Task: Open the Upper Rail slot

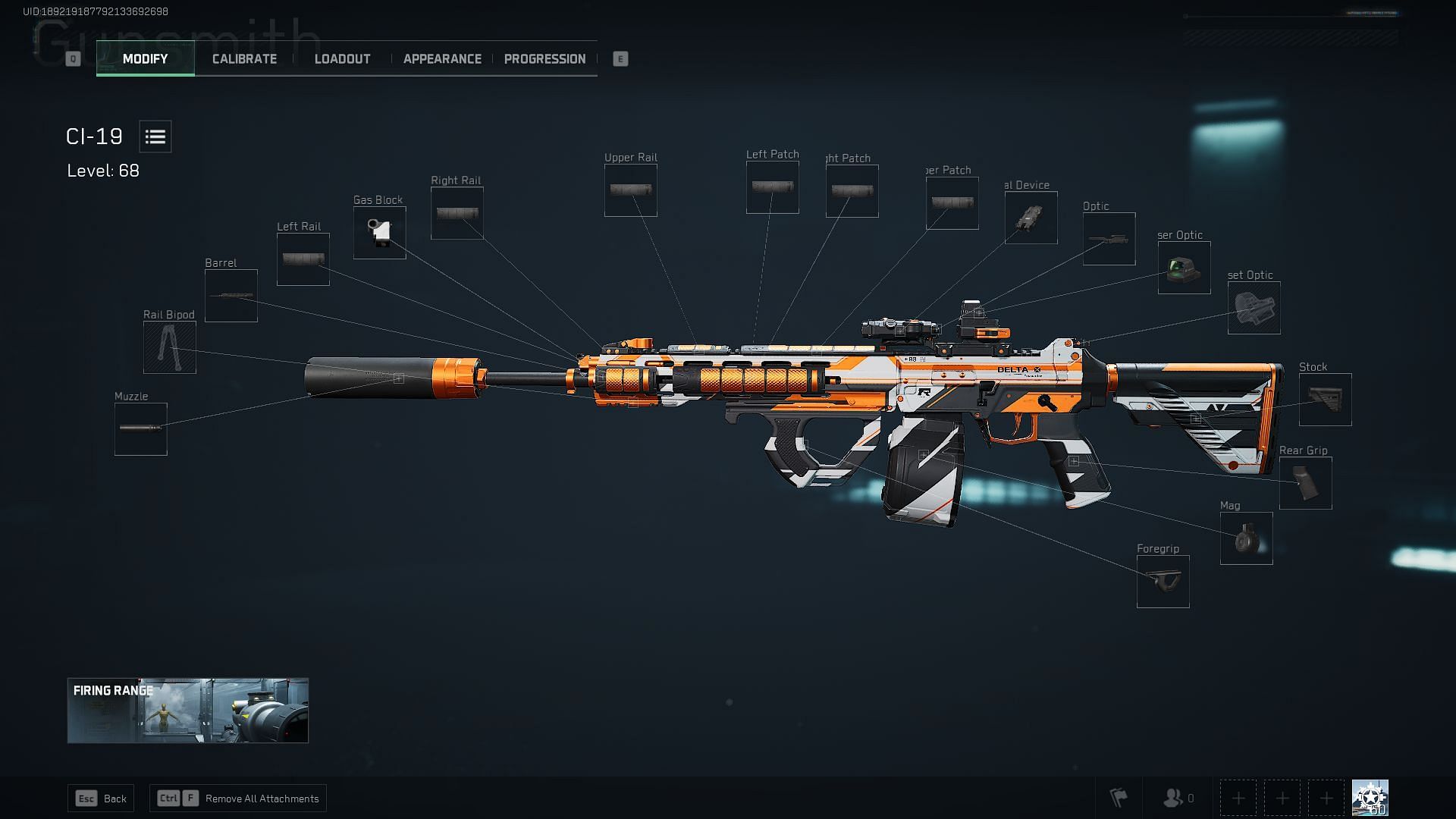Action: (x=631, y=190)
